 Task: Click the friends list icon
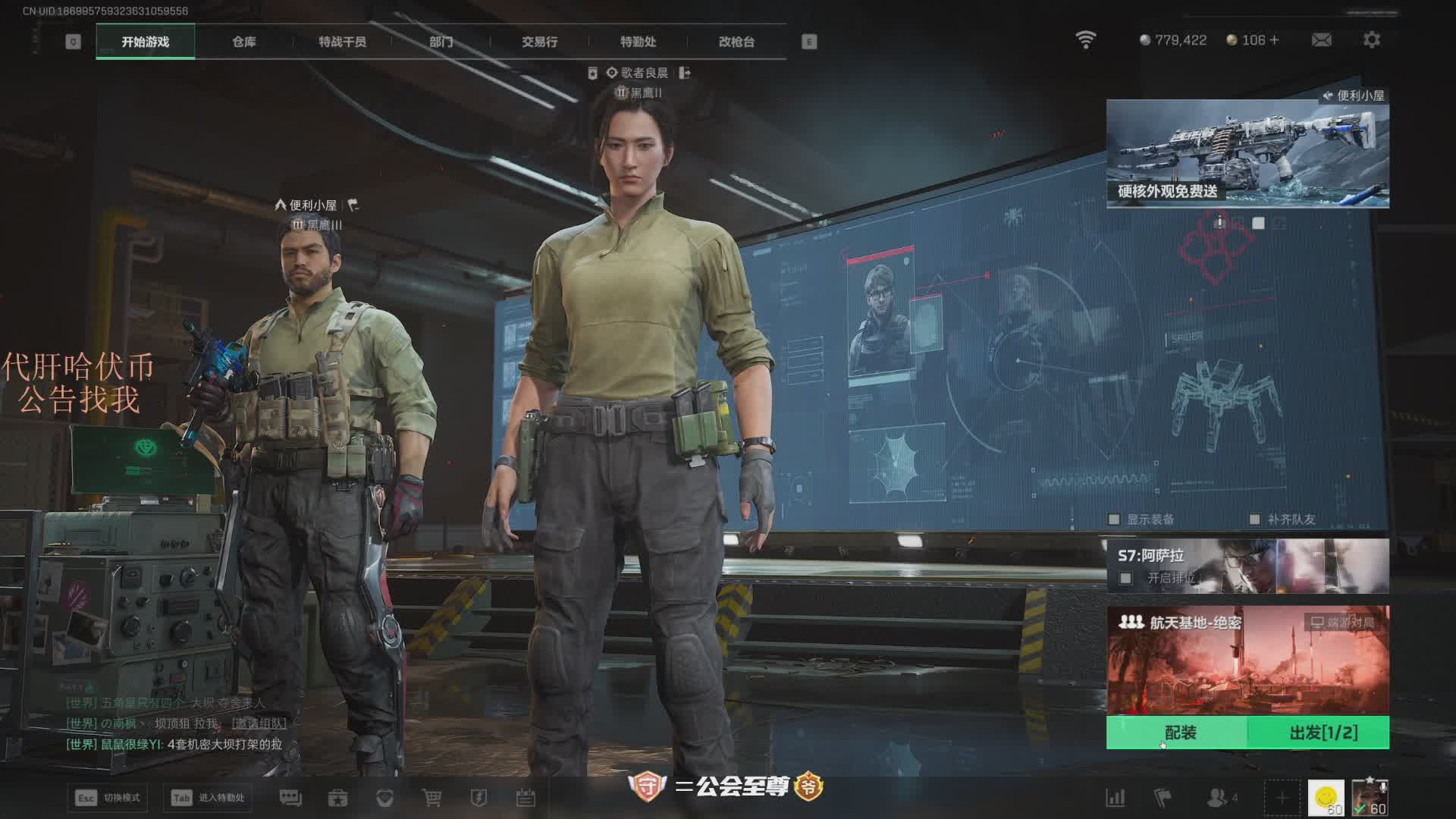click(x=1218, y=798)
